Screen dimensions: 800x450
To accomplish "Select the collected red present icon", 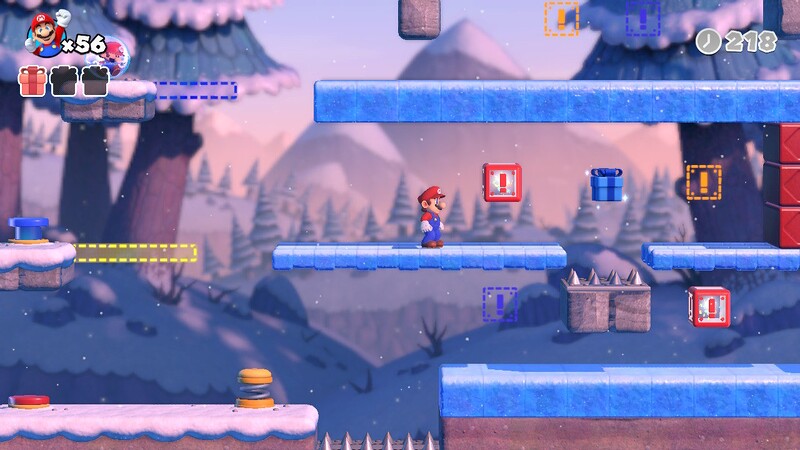I will [x=33, y=81].
